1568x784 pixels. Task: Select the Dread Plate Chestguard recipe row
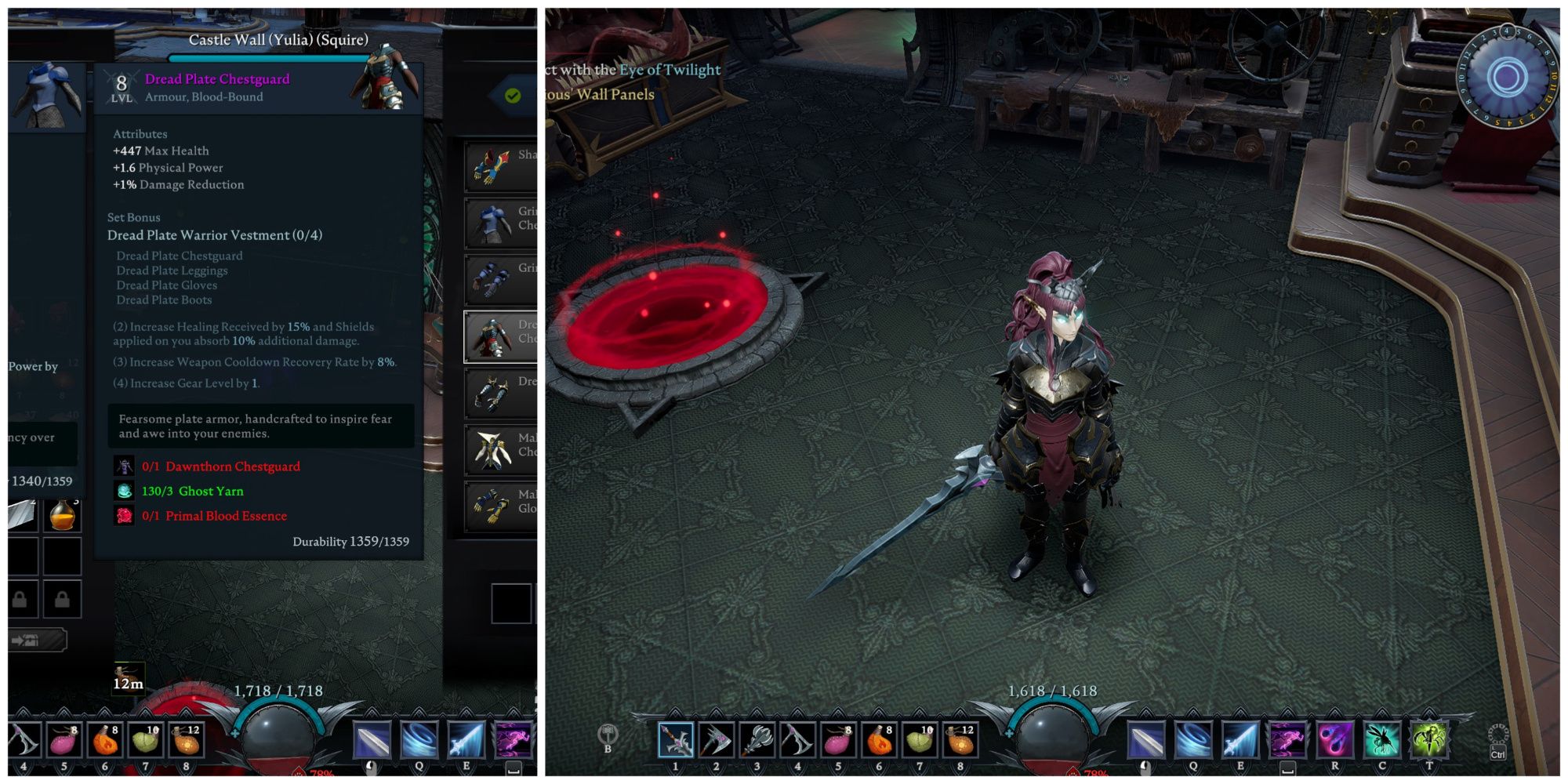(x=500, y=337)
